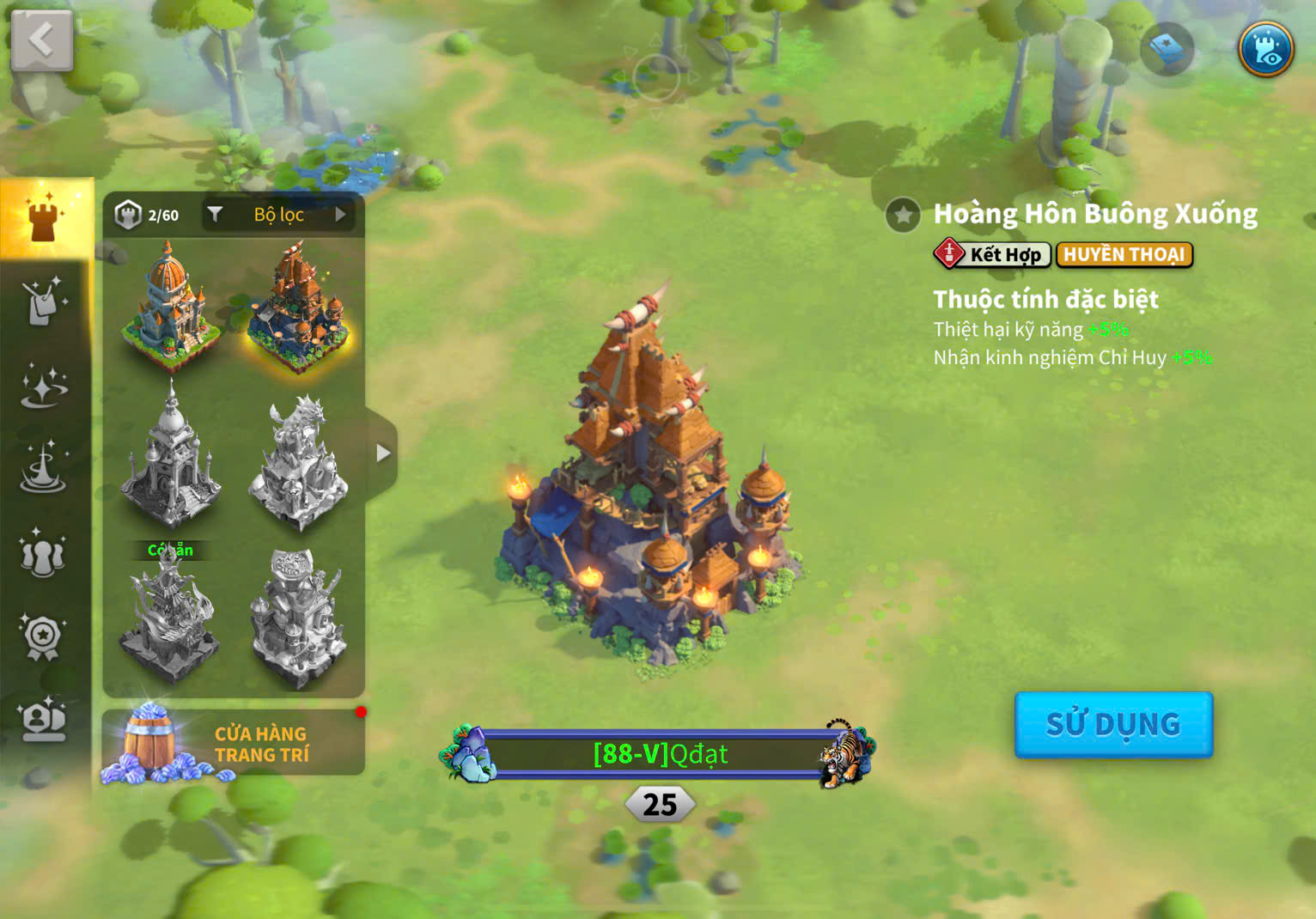Toggle the castle preview eye button
The width and height of the screenshot is (1316, 919).
pyautogui.click(x=1265, y=49)
